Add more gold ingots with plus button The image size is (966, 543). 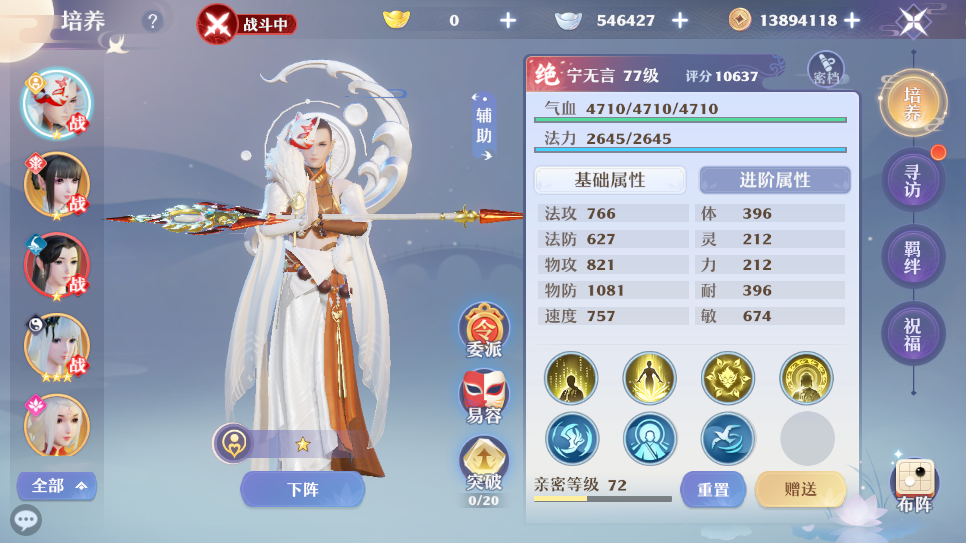click(x=508, y=20)
